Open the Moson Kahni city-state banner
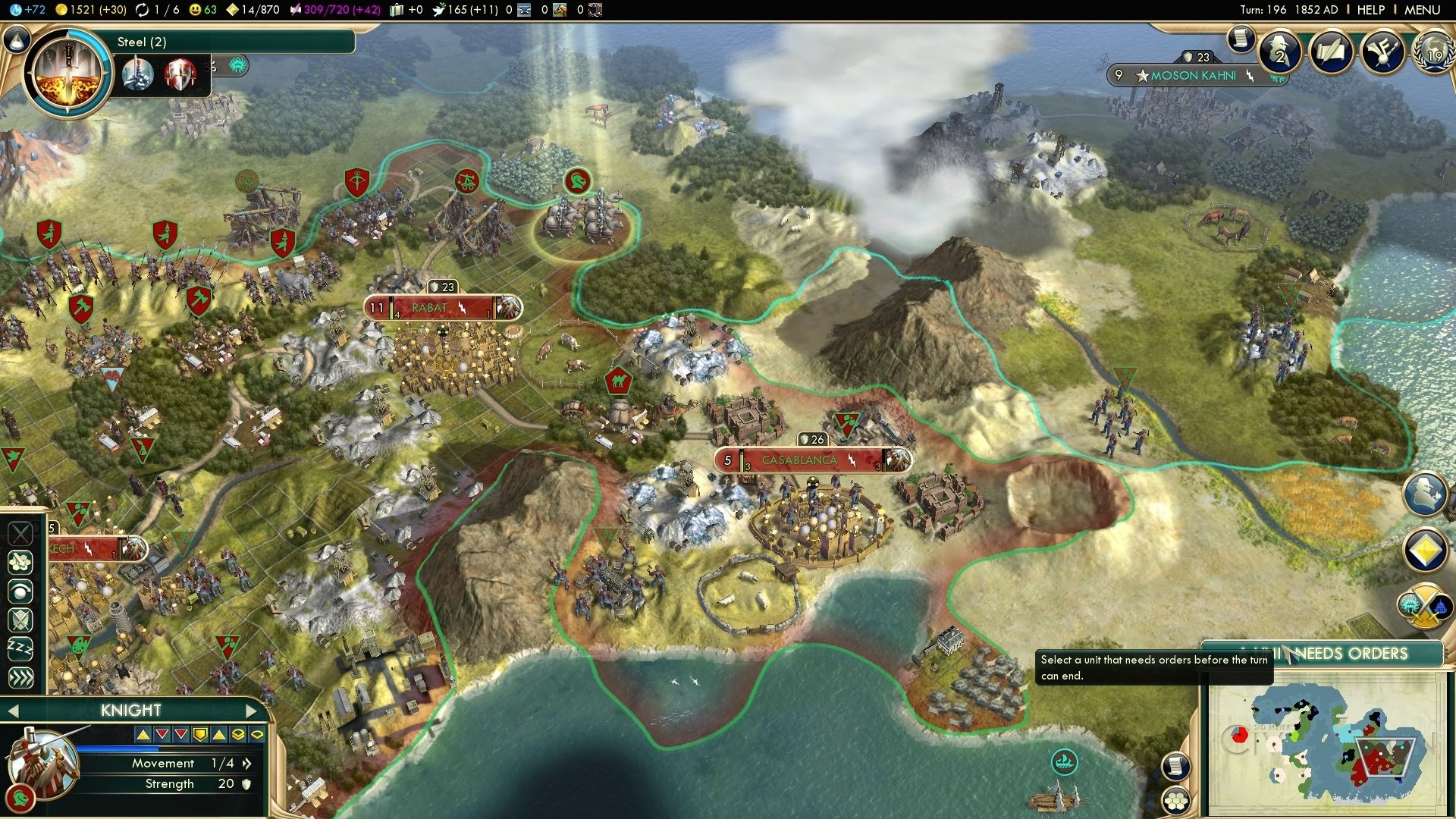The image size is (1456, 819). (x=1193, y=76)
